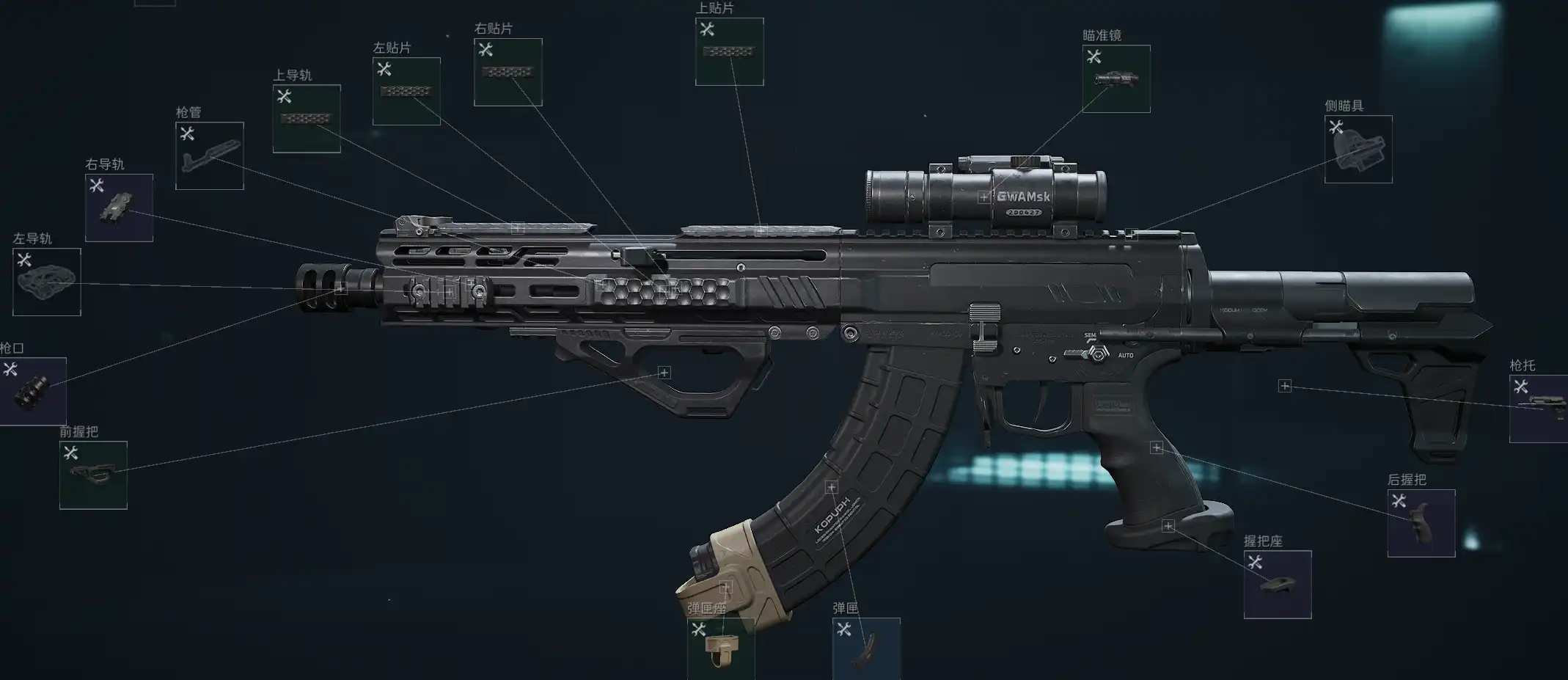Open the 左贴片 patch slot

click(406, 92)
